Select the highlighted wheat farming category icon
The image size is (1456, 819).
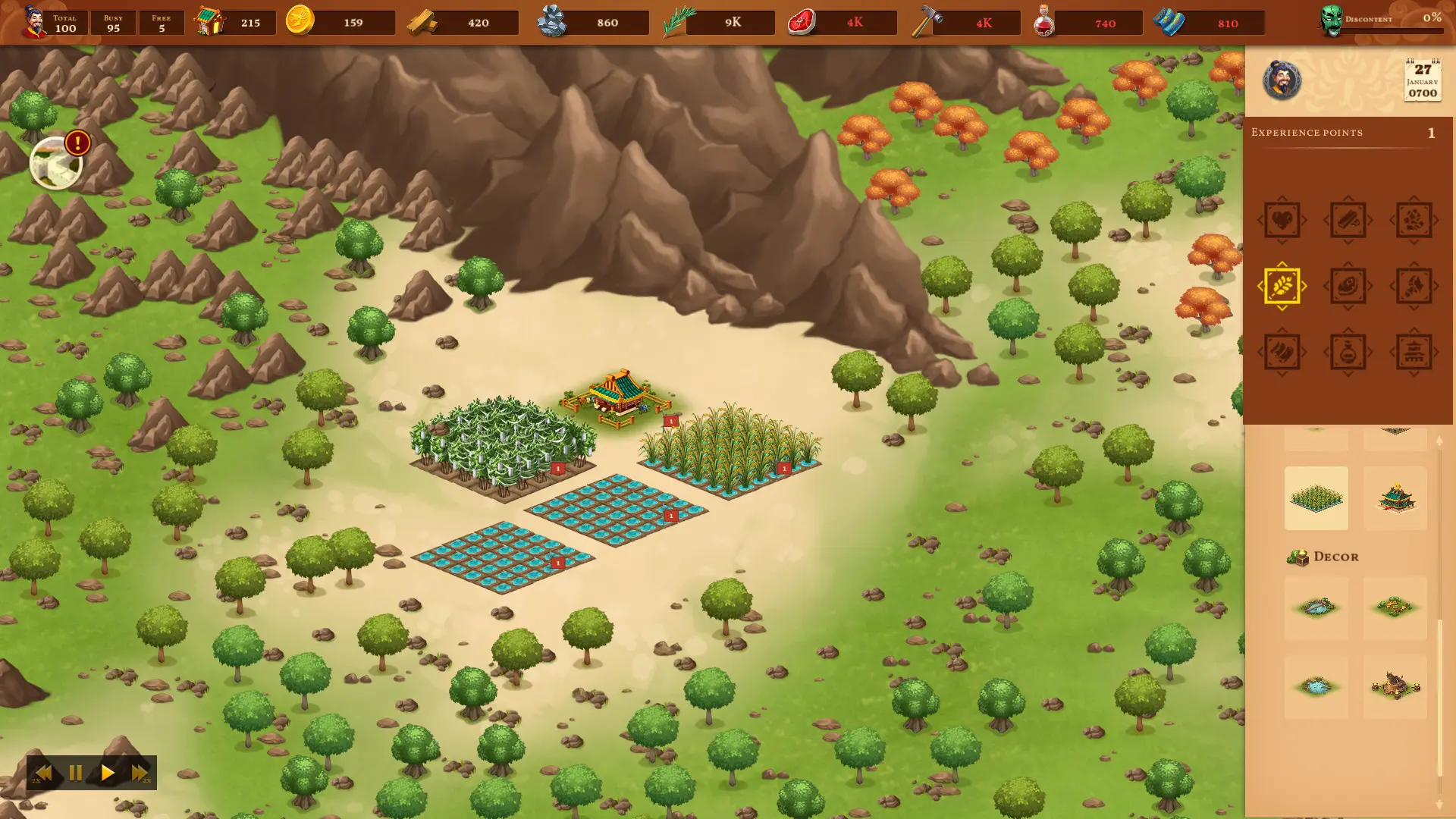pyautogui.click(x=1282, y=285)
